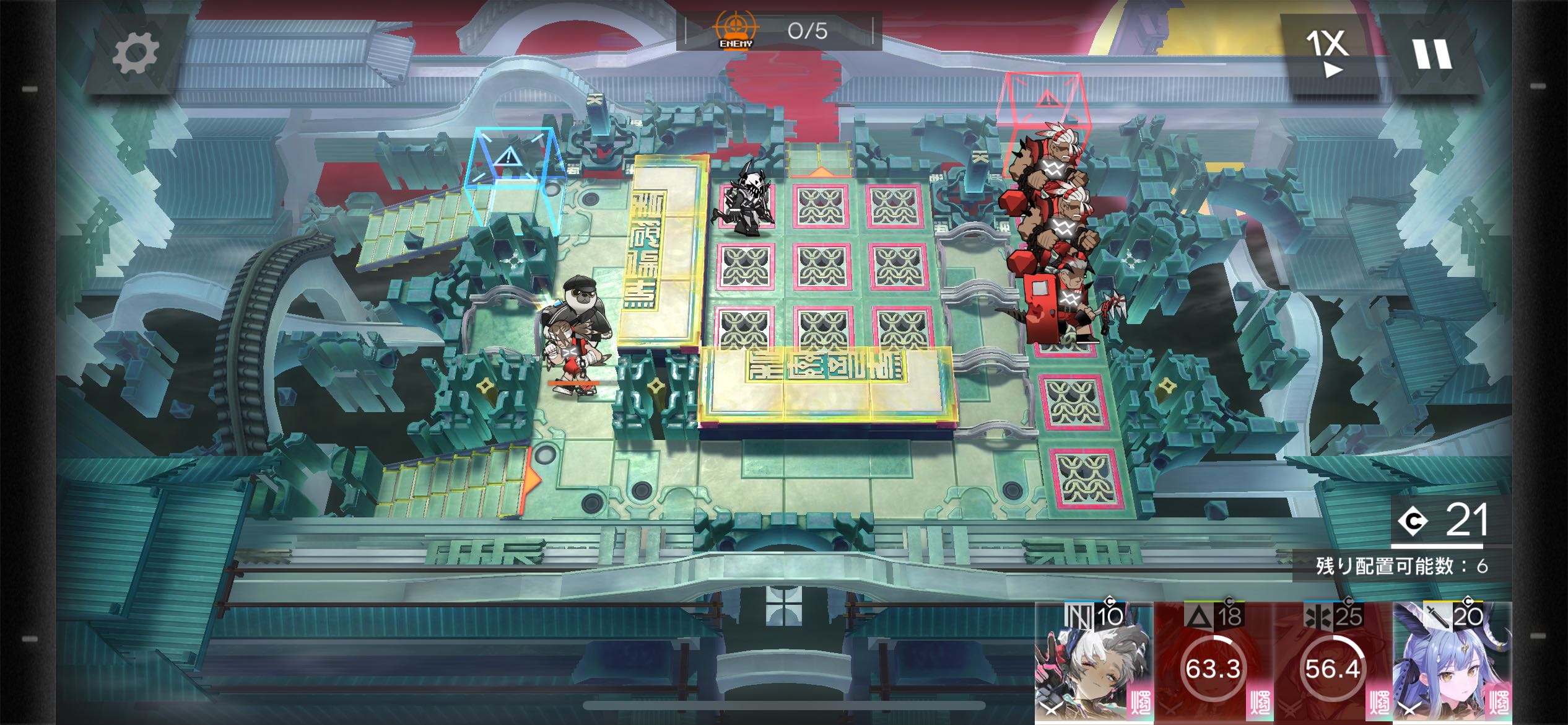The width and height of the screenshot is (1568, 725).
Task: Select the blue-haired horned operator card costing 20
Action: [x=1452, y=663]
